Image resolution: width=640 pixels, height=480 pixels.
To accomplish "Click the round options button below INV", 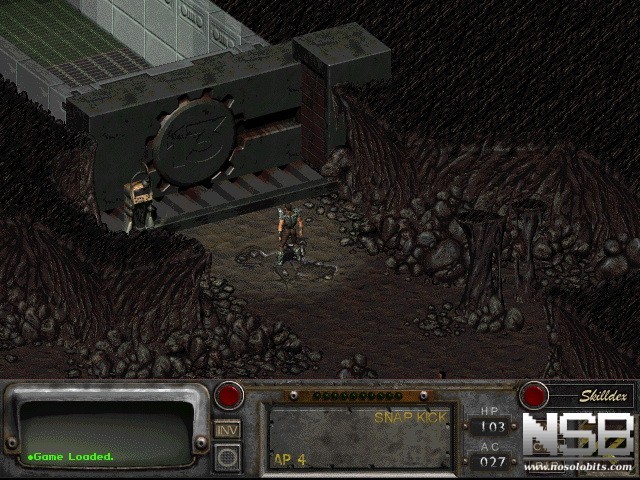I will coord(228,457).
